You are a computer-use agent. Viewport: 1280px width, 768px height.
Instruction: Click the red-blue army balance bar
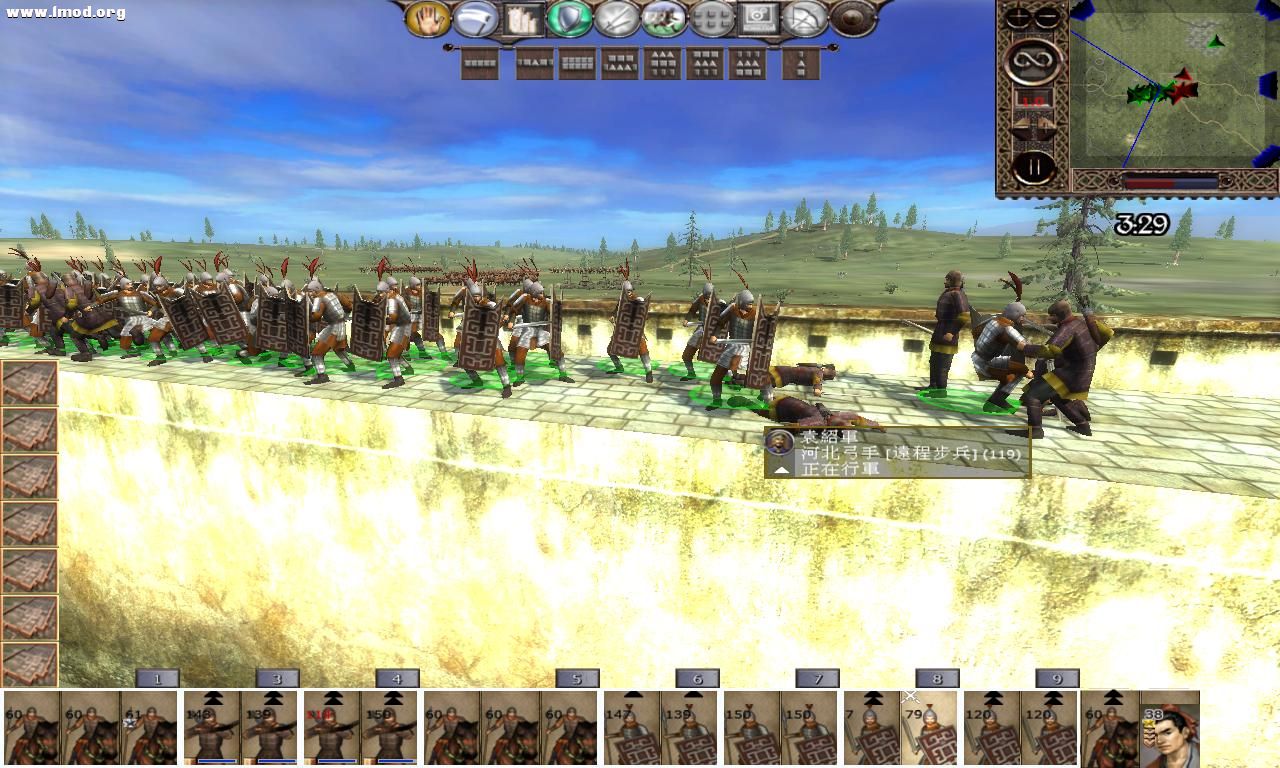tap(1170, 180)
